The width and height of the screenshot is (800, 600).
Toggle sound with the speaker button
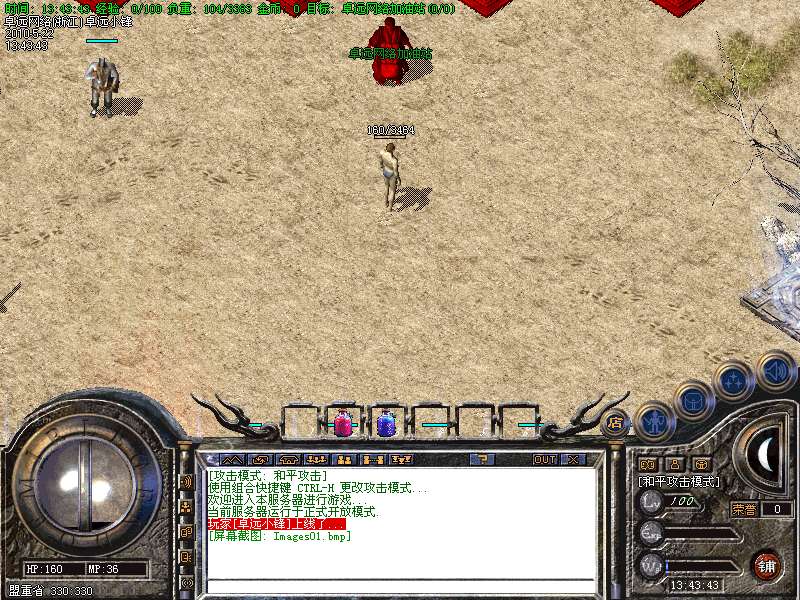775,369
